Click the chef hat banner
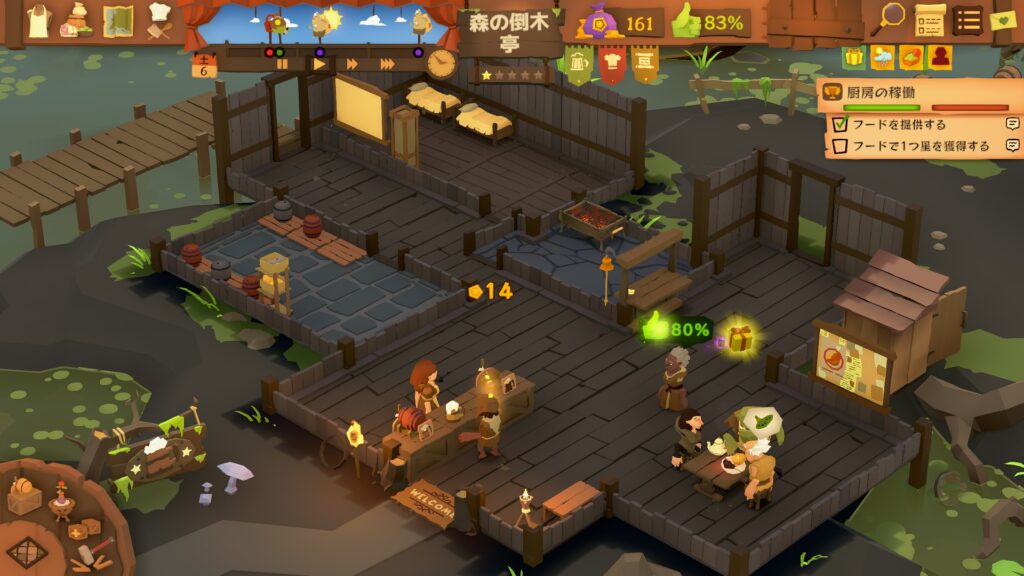The image size is (1024, 576). [x=612, y=64]
